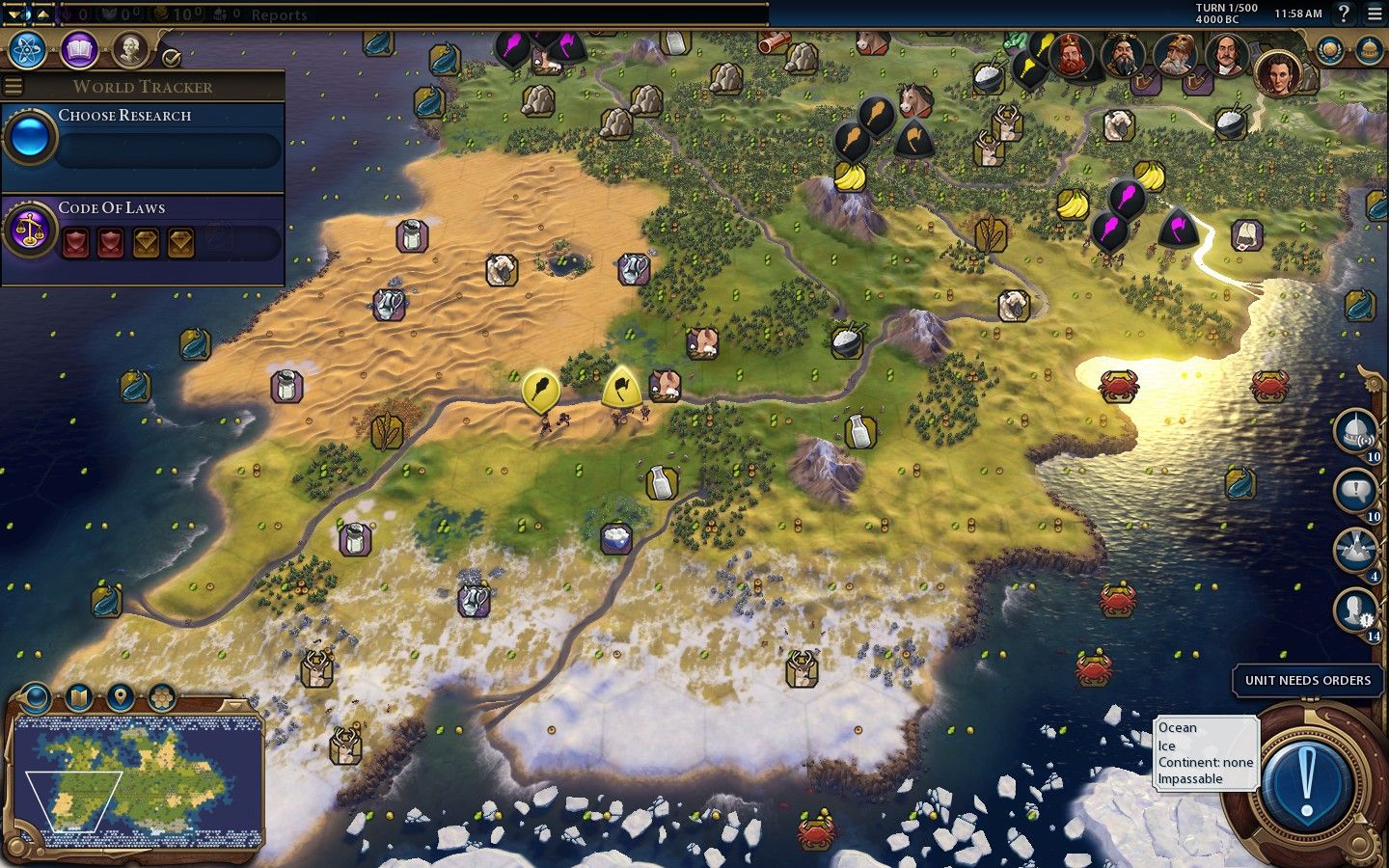This screenshot has height=868, width=1389.
Task: Open the map lenses folded-map button
Action: 78,696
